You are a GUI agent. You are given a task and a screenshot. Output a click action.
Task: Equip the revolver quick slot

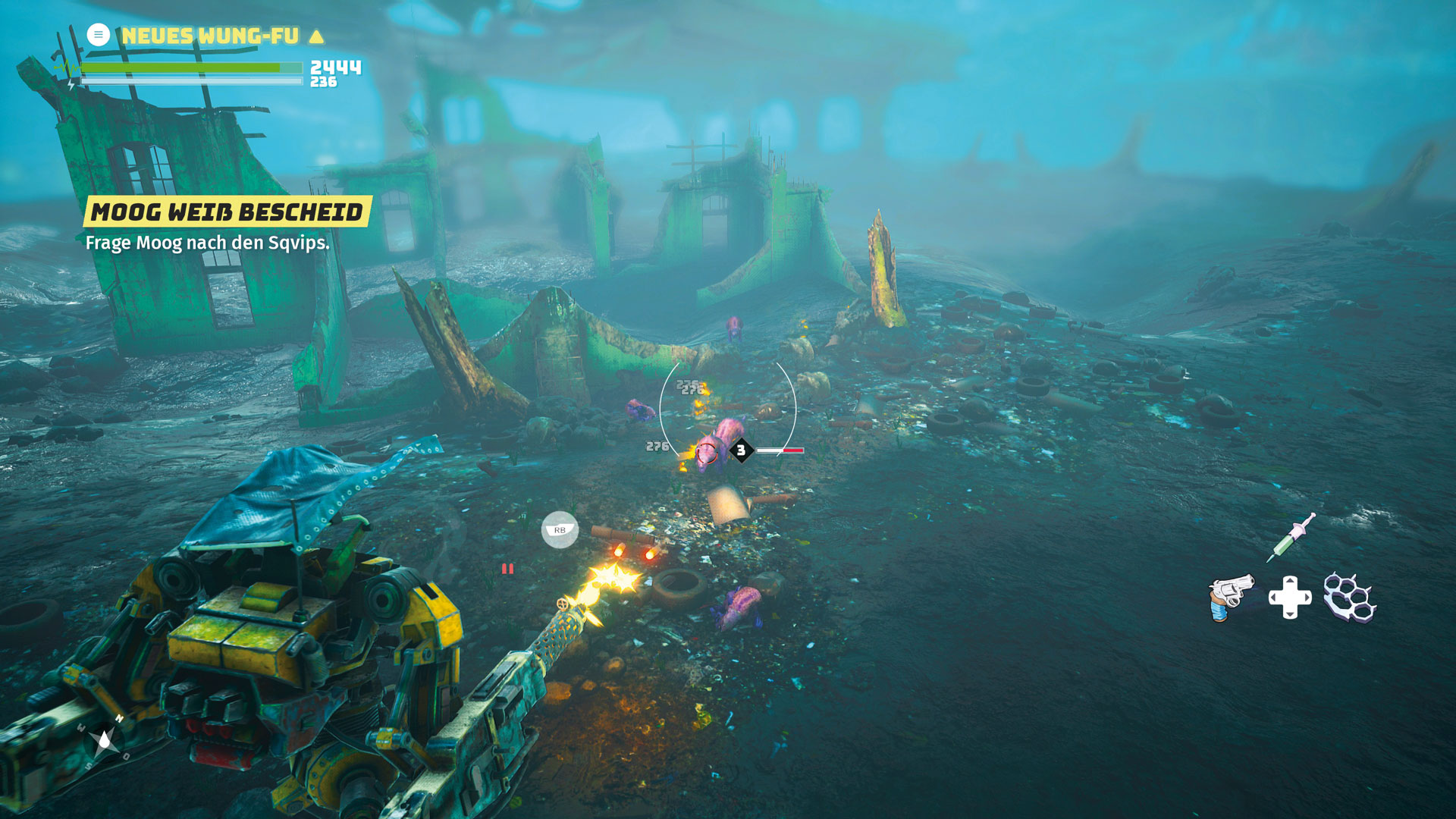1230,598
